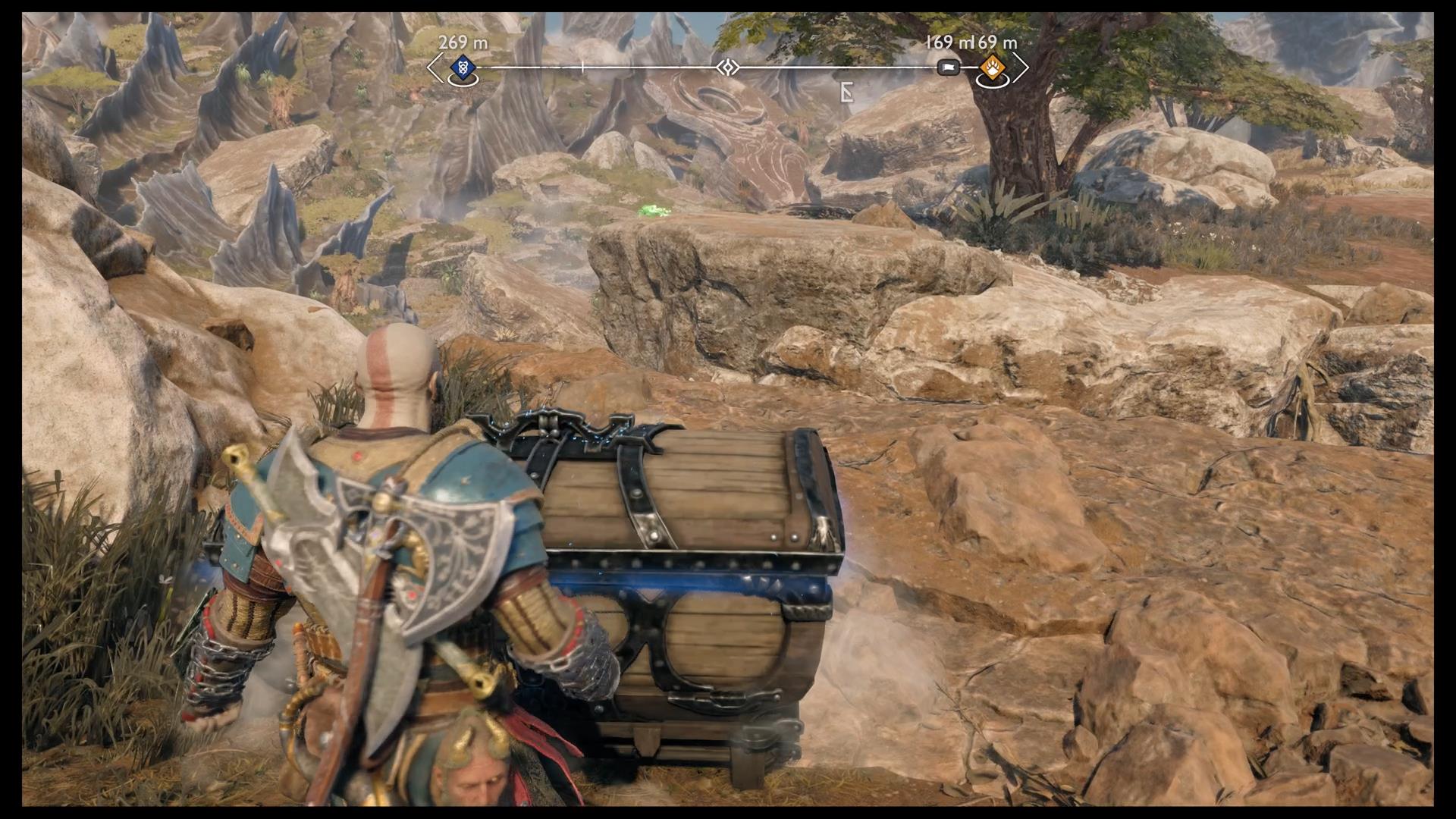Screen dimensions: 1456x819
Task: Select the flag waypoint marker on compass
Action: point(948,68)
